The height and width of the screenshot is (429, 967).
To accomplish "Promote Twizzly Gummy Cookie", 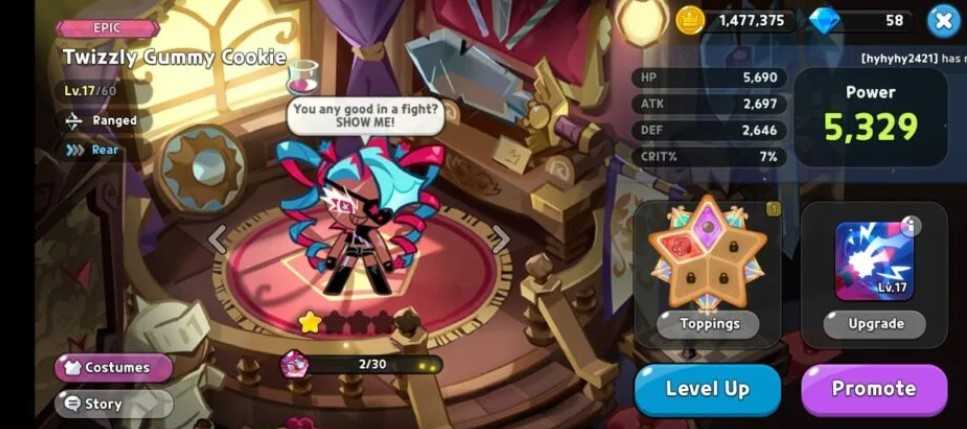I will 874,389.
